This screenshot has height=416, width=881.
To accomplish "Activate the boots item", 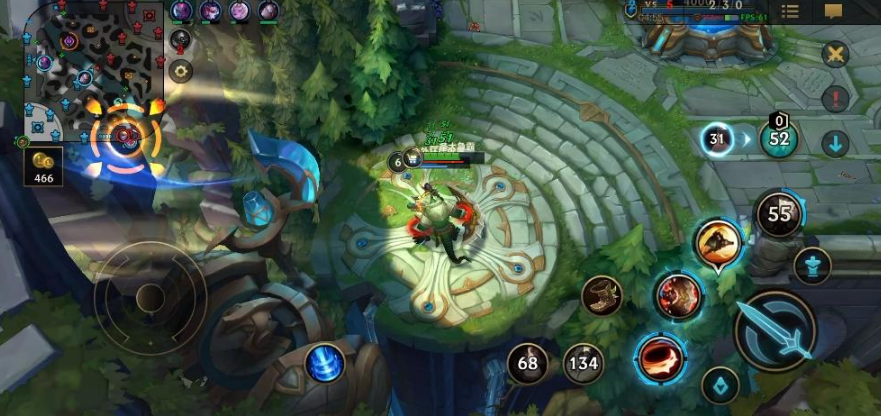I will click(602, 296).
